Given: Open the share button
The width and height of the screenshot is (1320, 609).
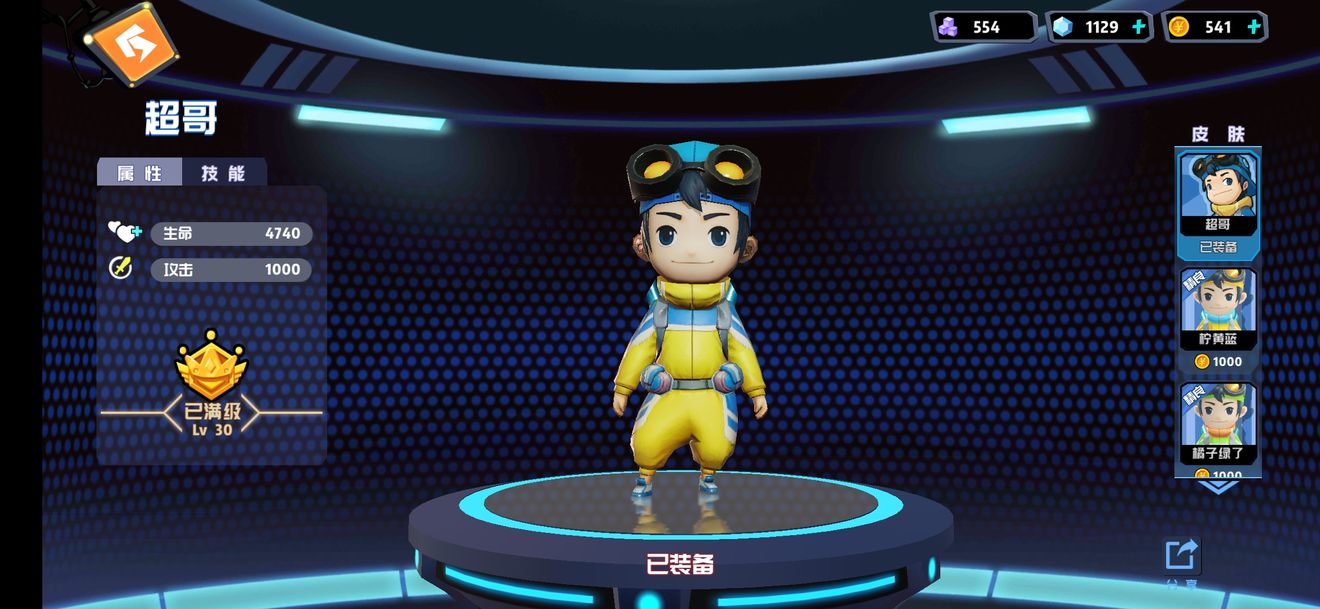Looking at the screenshot, I should [1181, 556].
